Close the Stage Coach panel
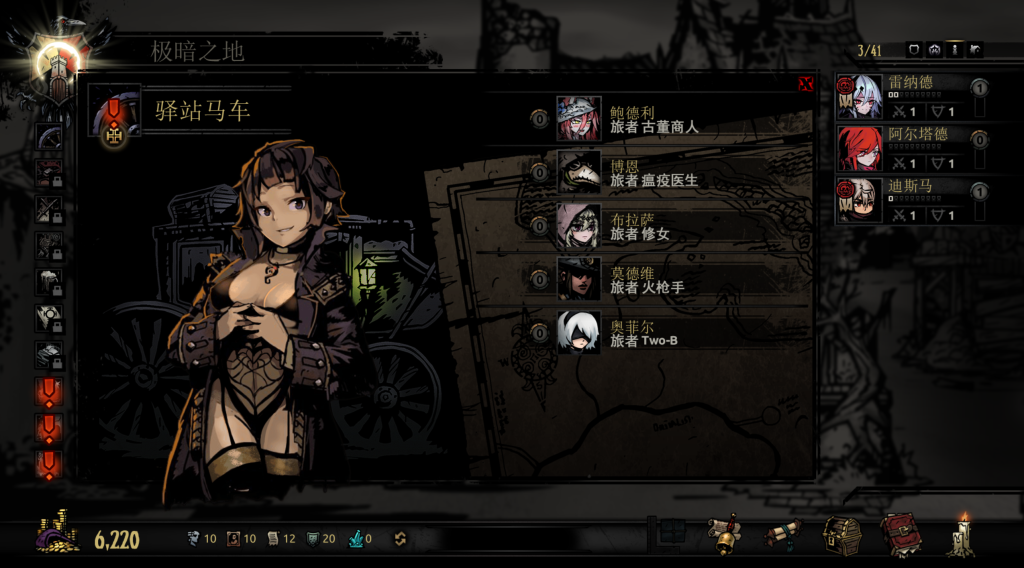The width and height of the screenshot is (1024, 568). (x=805, y=84)
